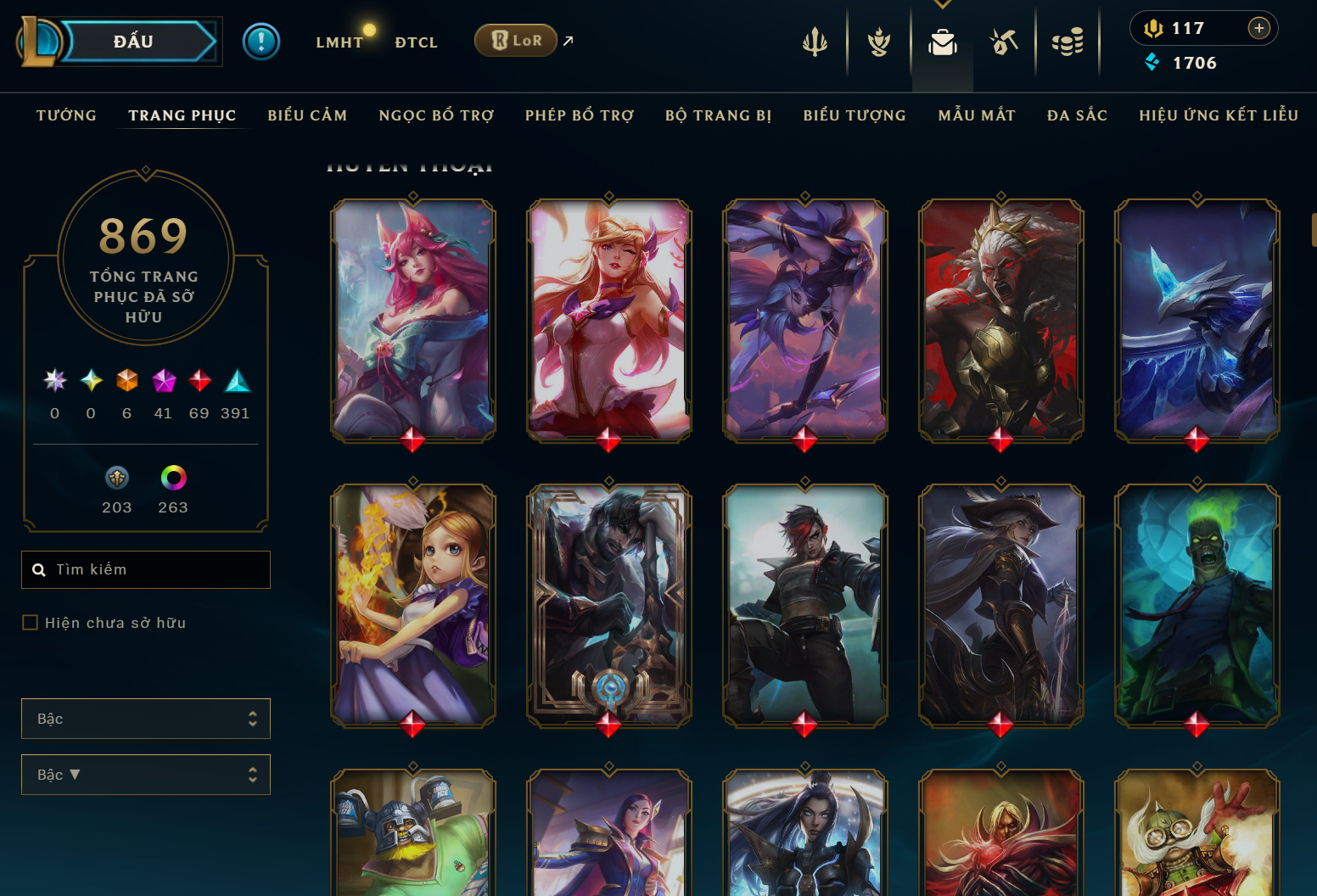Go to the NGỌC BỔ TRỢ tab

436,115
